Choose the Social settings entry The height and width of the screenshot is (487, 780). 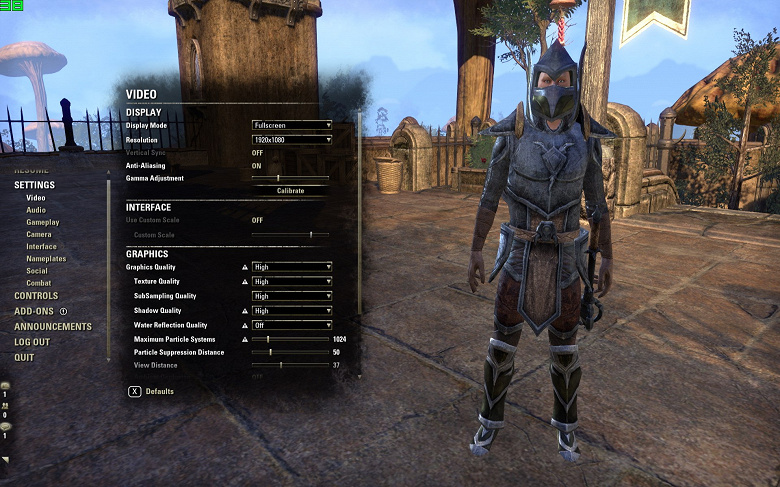coord(37,271)
